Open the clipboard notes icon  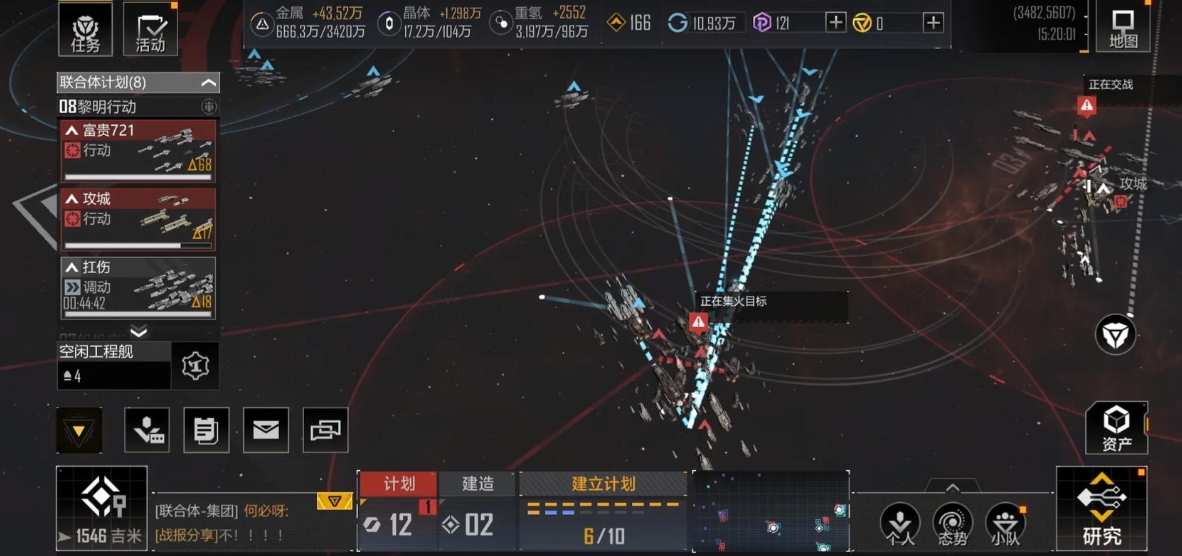pyautogui.click(x=206, y=430)
